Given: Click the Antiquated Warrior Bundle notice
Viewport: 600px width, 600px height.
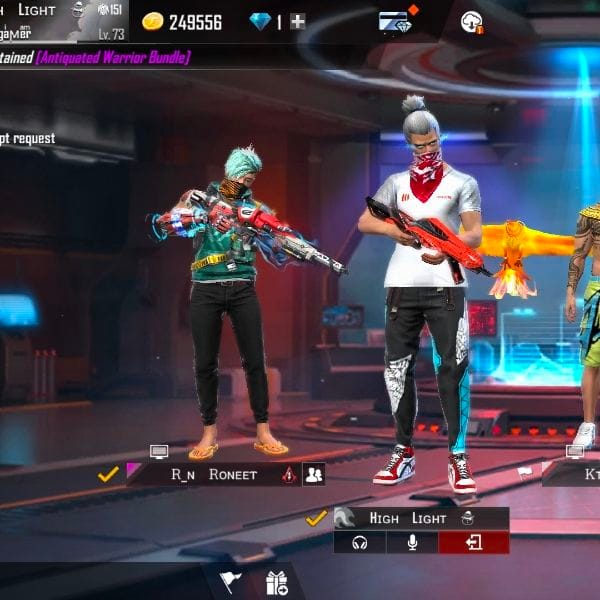Looking at the screenshot, I should click(113, 58).
